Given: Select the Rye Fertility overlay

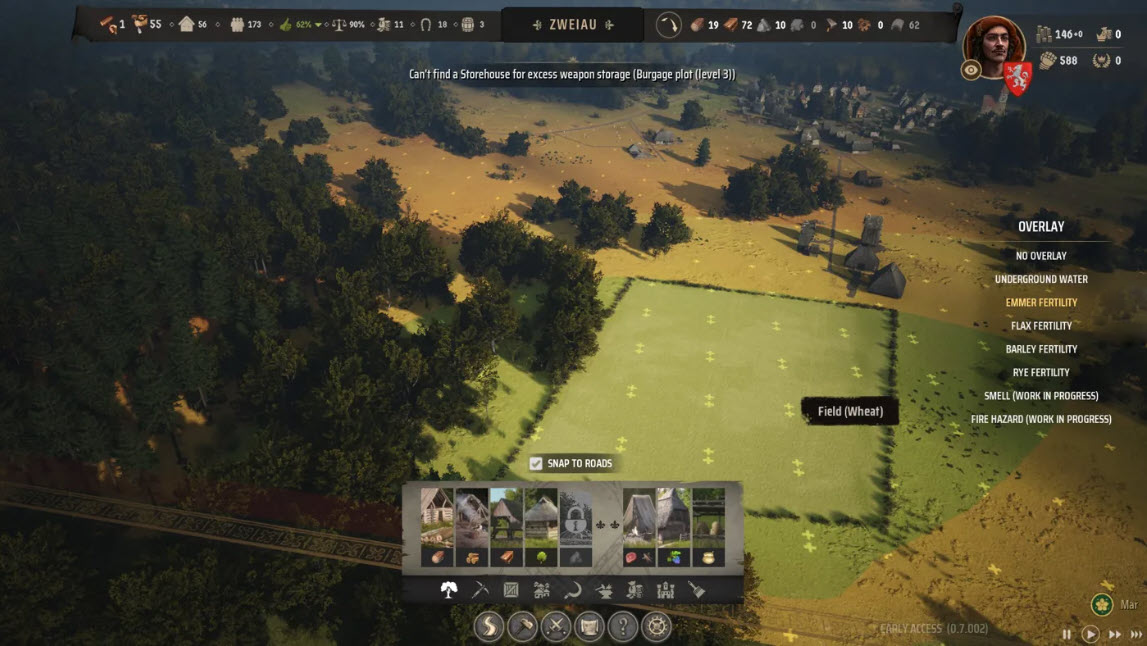Looking at the screenshot, I should pos(1041,373).
